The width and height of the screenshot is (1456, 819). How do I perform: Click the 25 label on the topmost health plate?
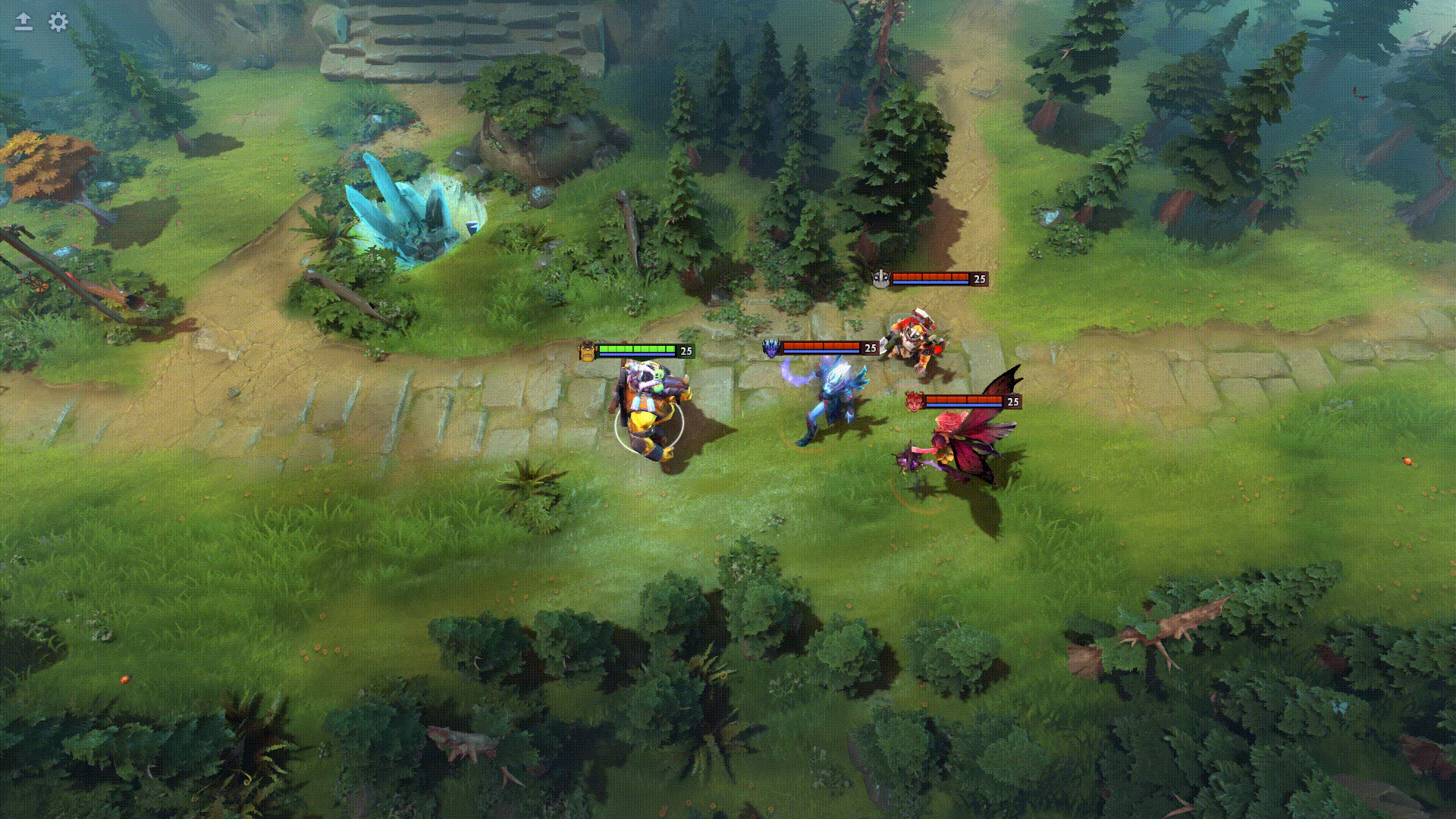(x=977, y=278)
